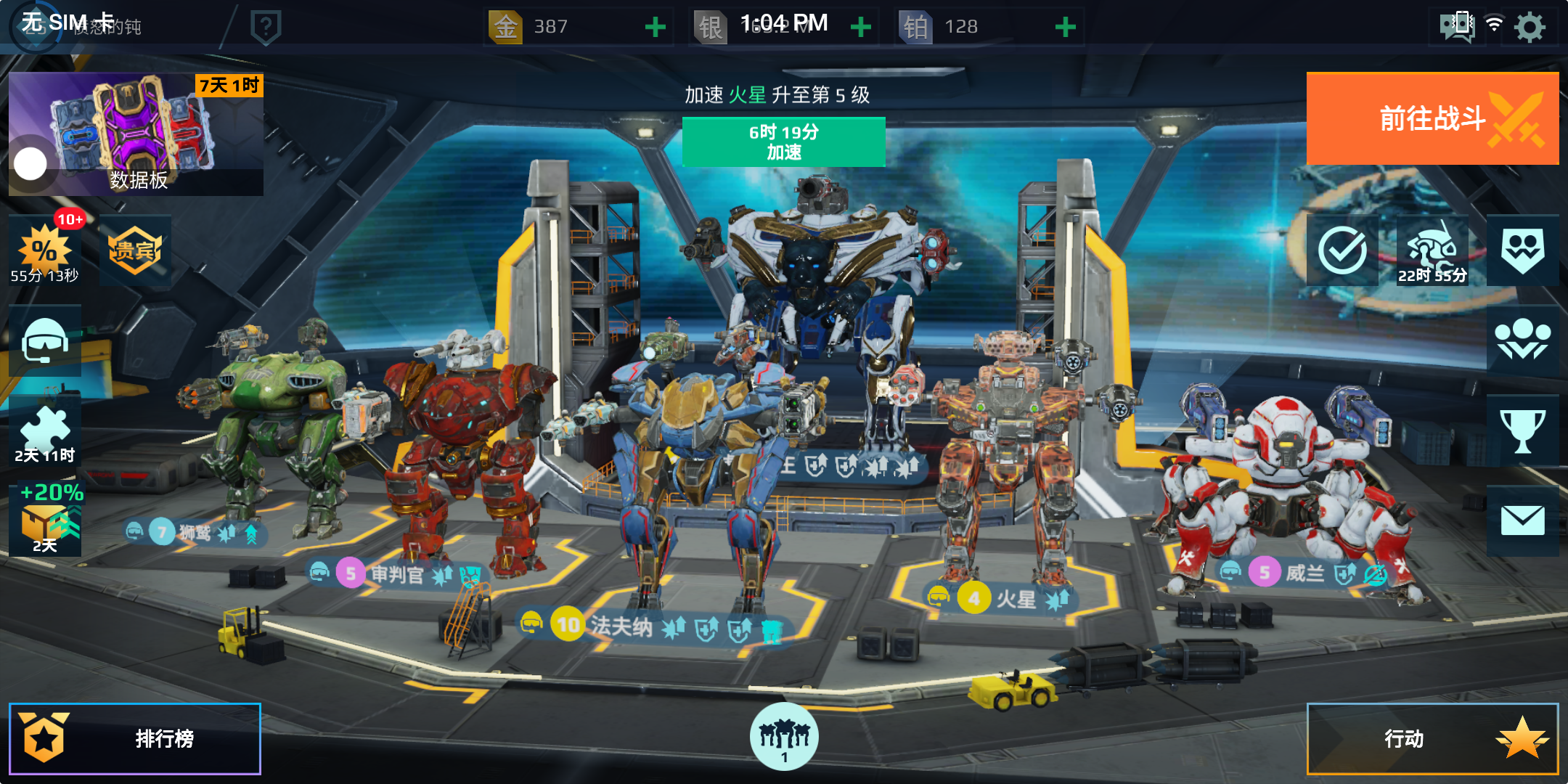Open the envelope mailbox
Screen dimensions: 1568x784
pyautogui.click(x=1522, y=520)
